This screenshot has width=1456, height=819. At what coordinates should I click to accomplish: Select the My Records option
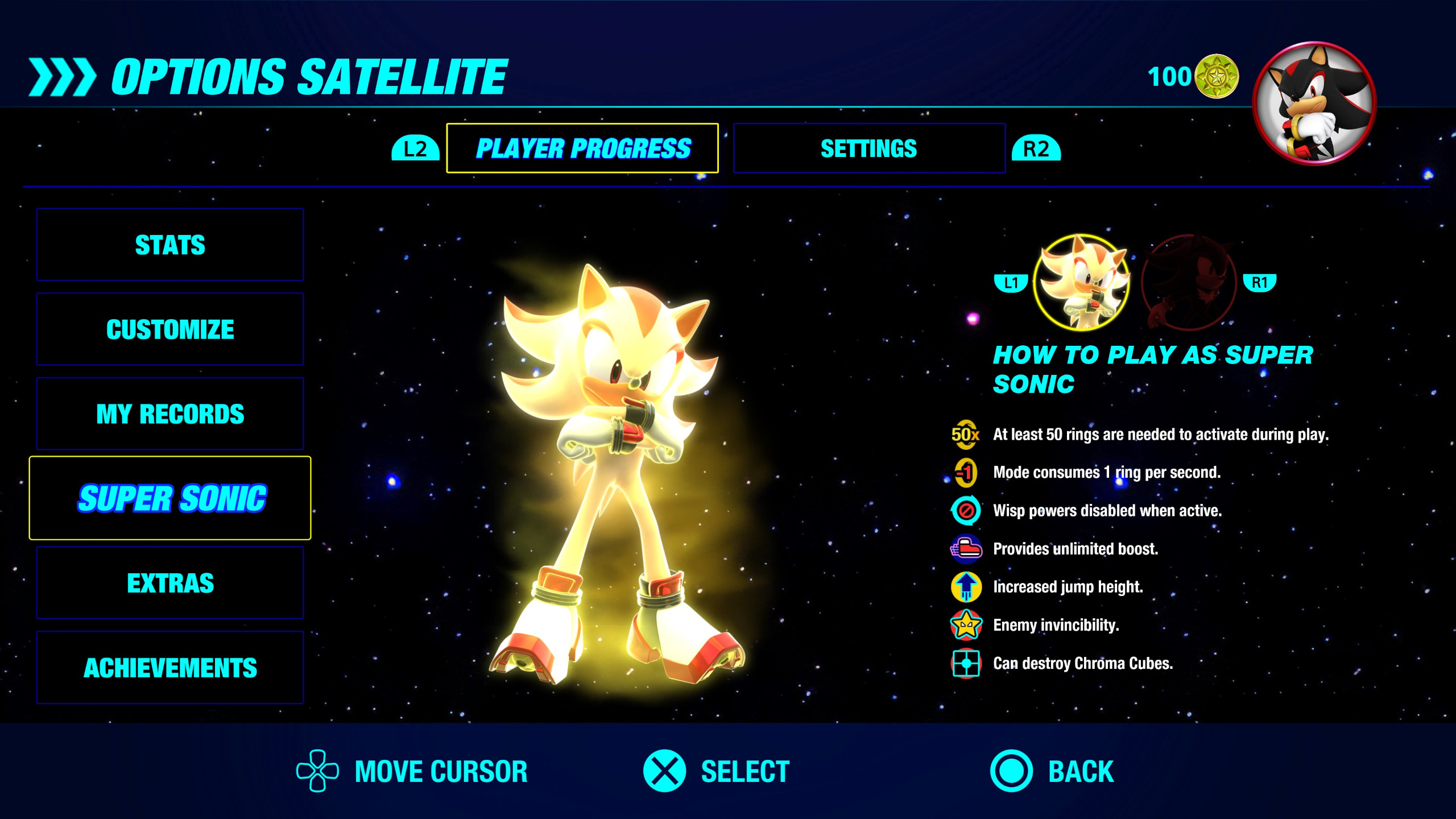click(170, 413)
